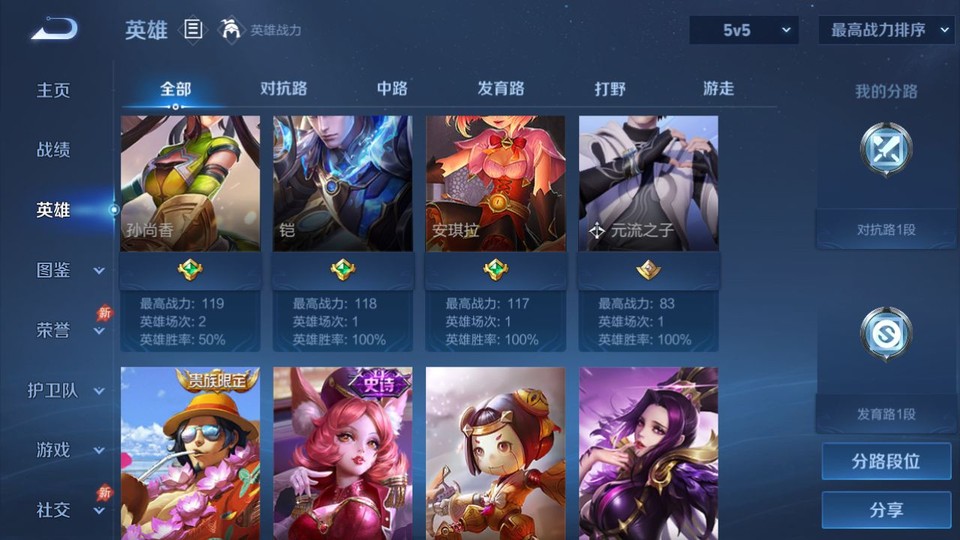The width and height of the screenshot is (960, 540).
Task: Select the 铠 hero card
Action: 343,183
